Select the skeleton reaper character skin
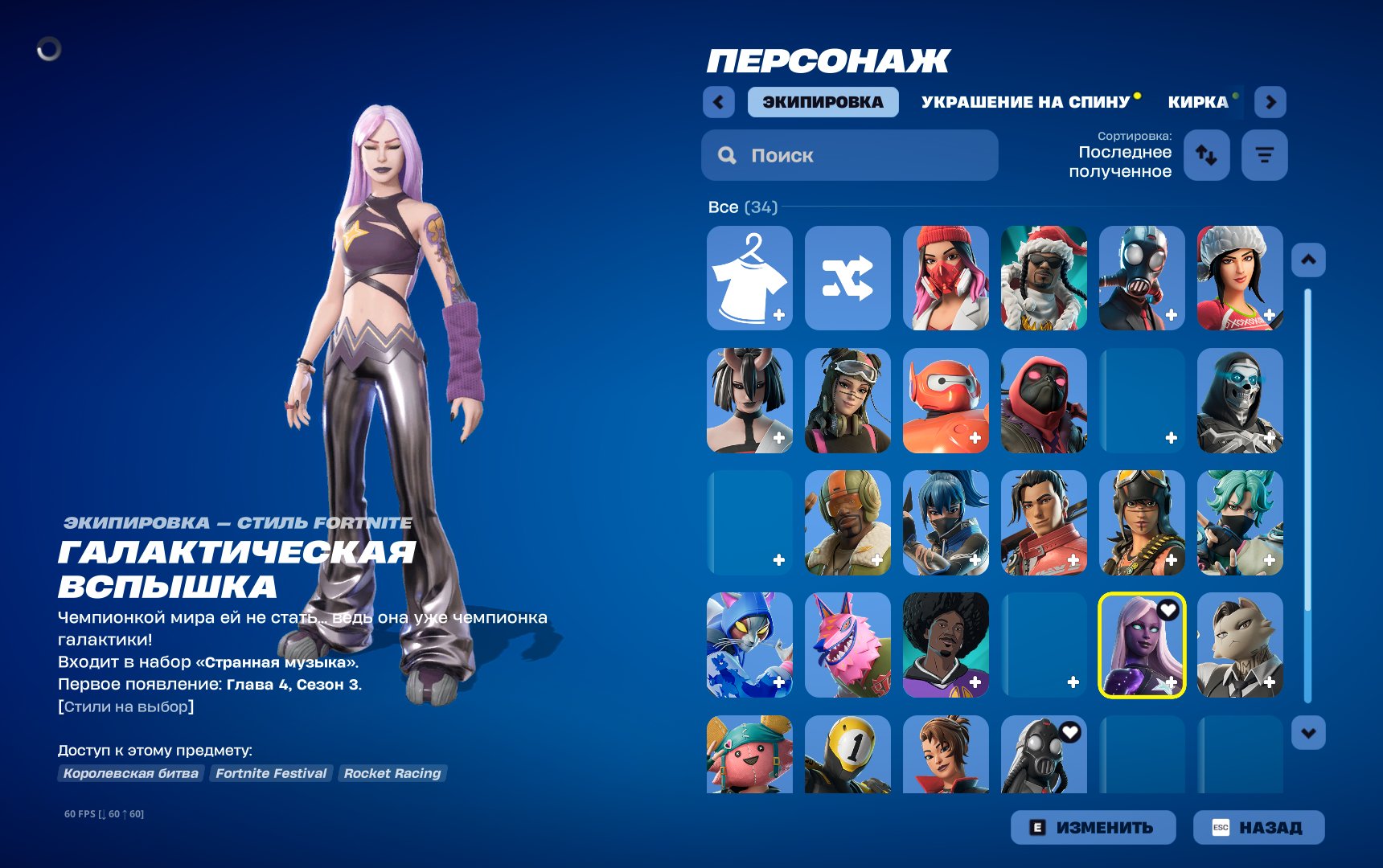The image size is (1383, 868). tap(1239, 402)
